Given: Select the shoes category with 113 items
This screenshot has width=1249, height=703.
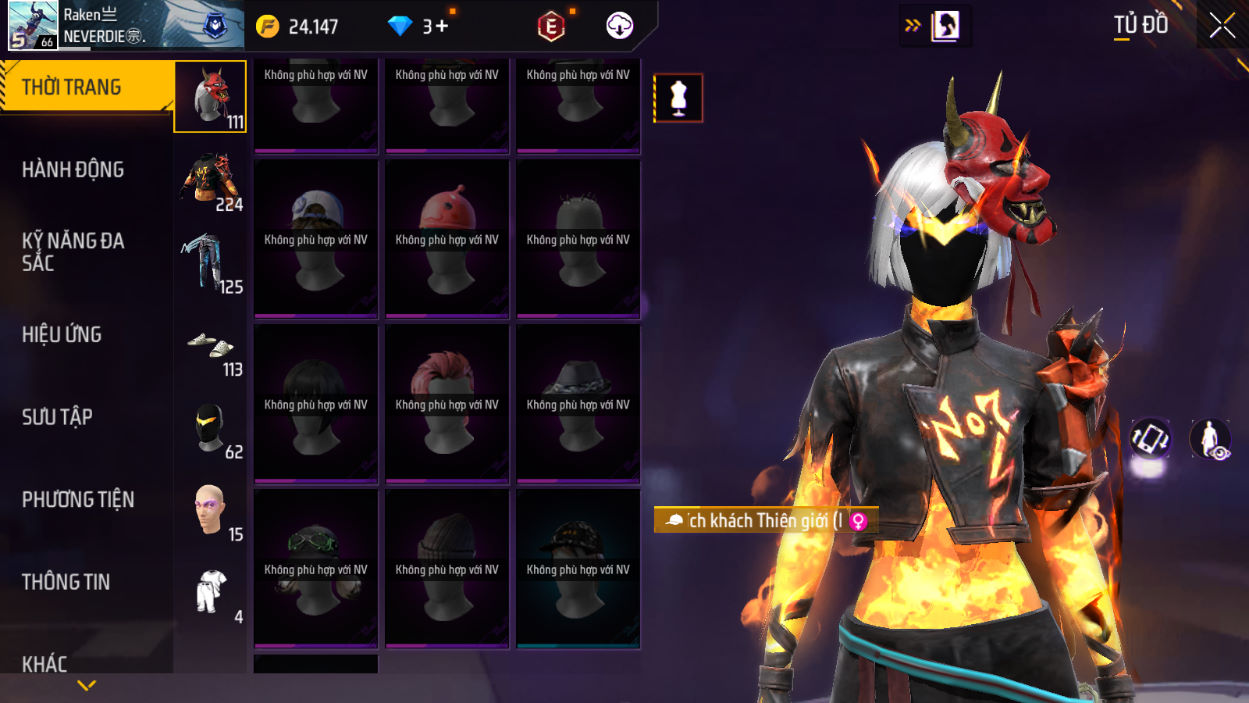Looking at the screenshot, I should pos(210,345).
